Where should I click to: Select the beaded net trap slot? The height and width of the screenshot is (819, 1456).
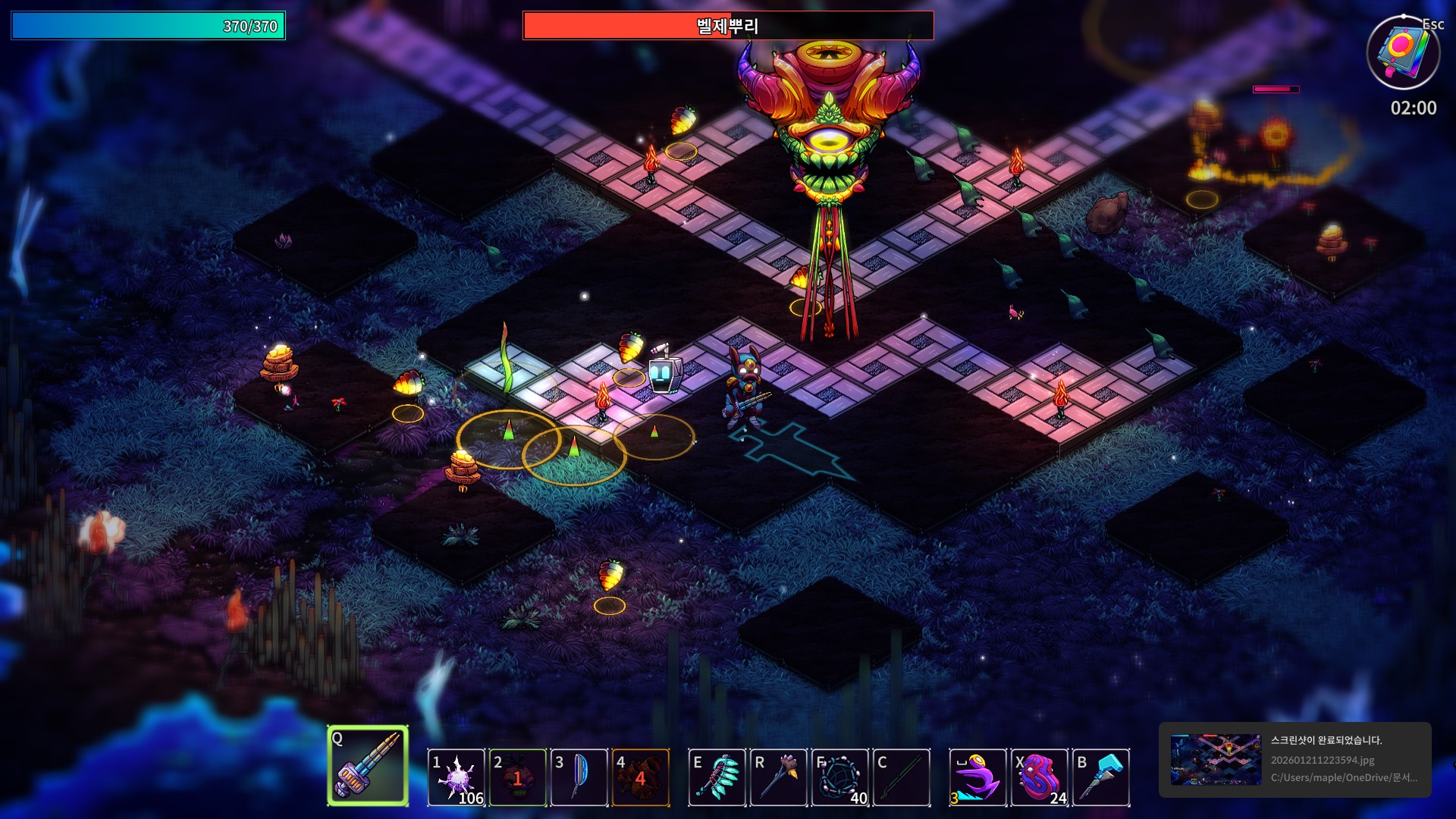(x=840, y=777)
